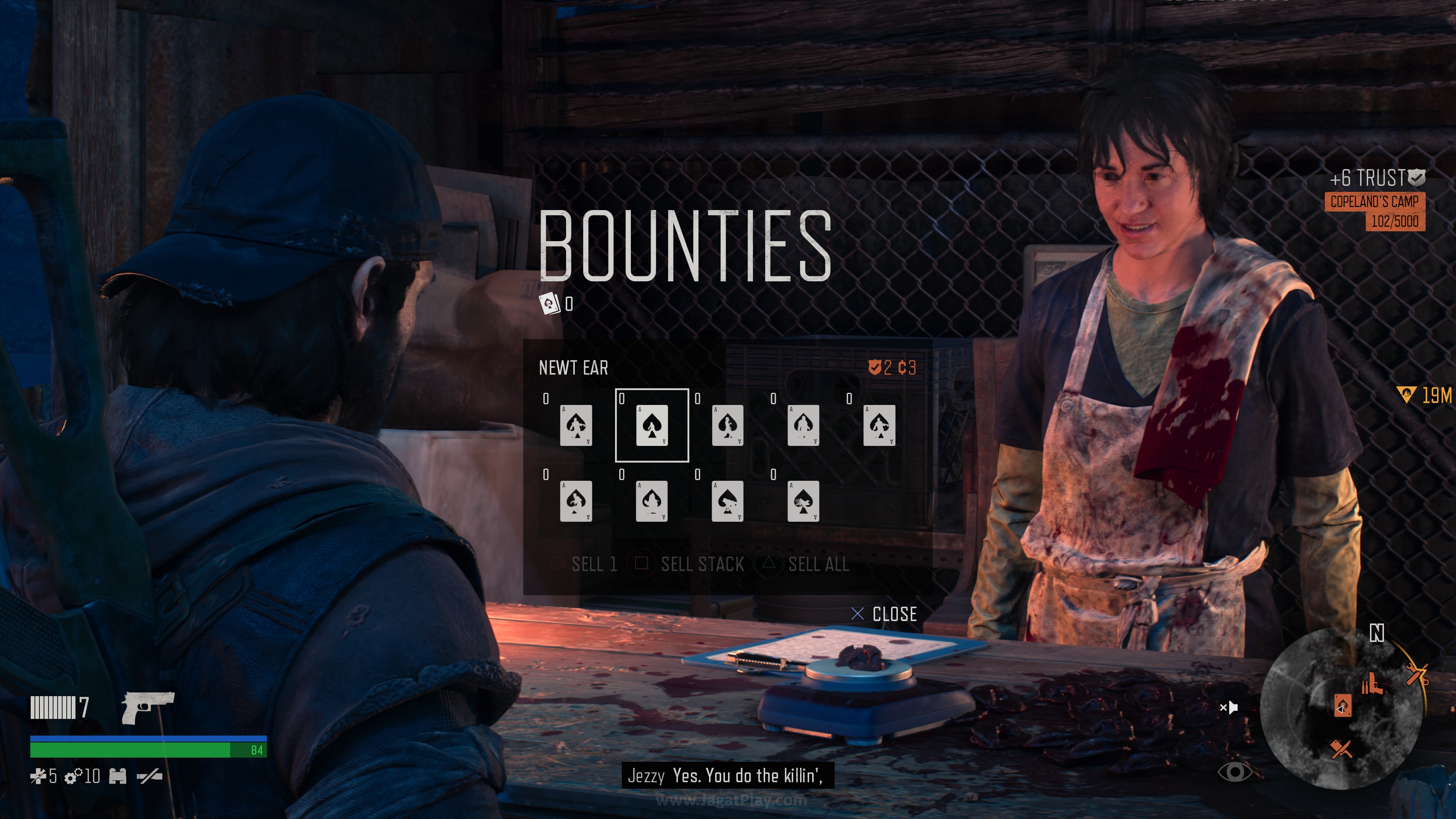1456x819 pixels.
Task: Choose the wolf silhouette bounty card
Action: (727, 501)
